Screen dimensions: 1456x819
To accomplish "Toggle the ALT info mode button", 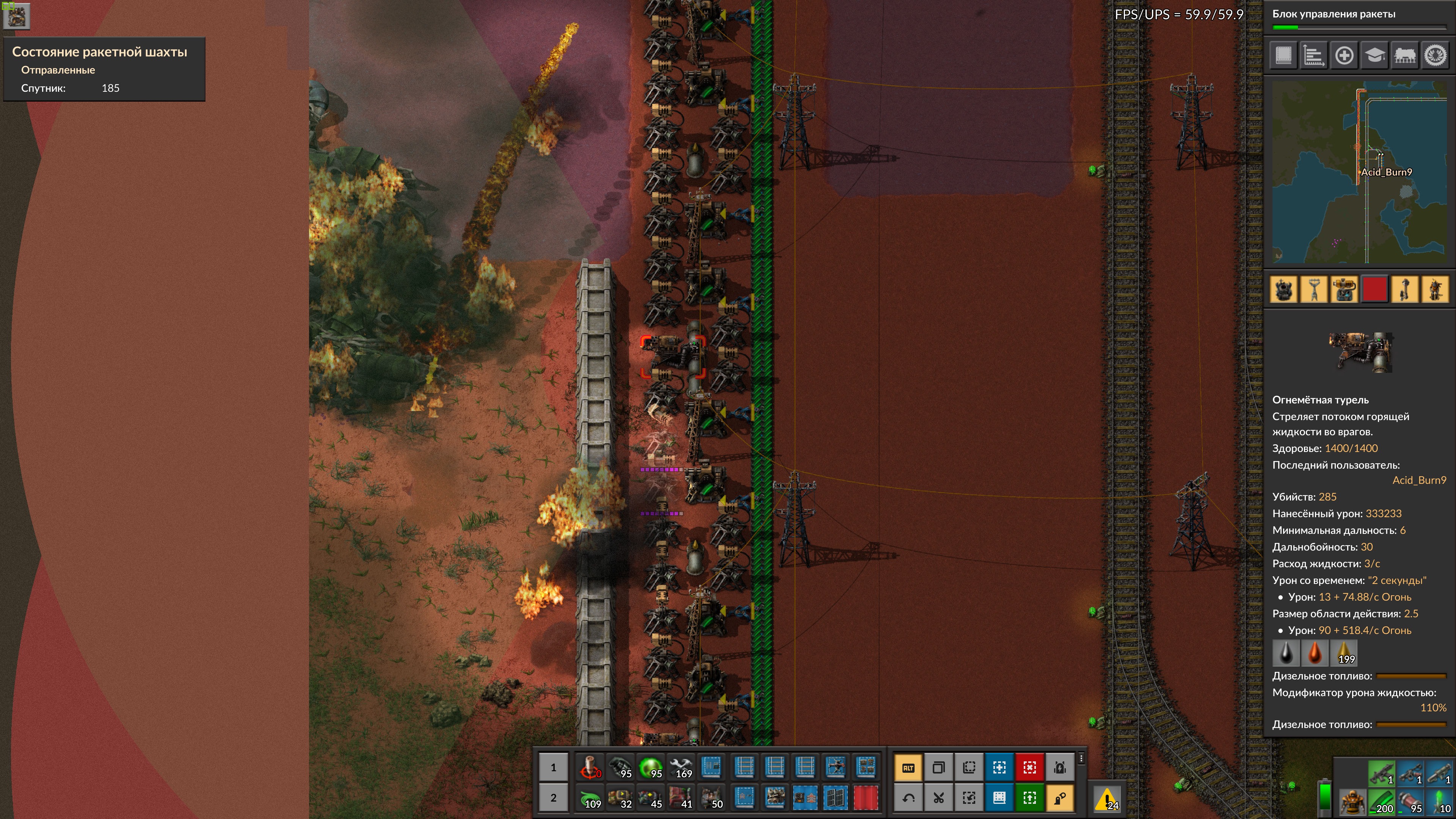I will [x=908, y=767].
